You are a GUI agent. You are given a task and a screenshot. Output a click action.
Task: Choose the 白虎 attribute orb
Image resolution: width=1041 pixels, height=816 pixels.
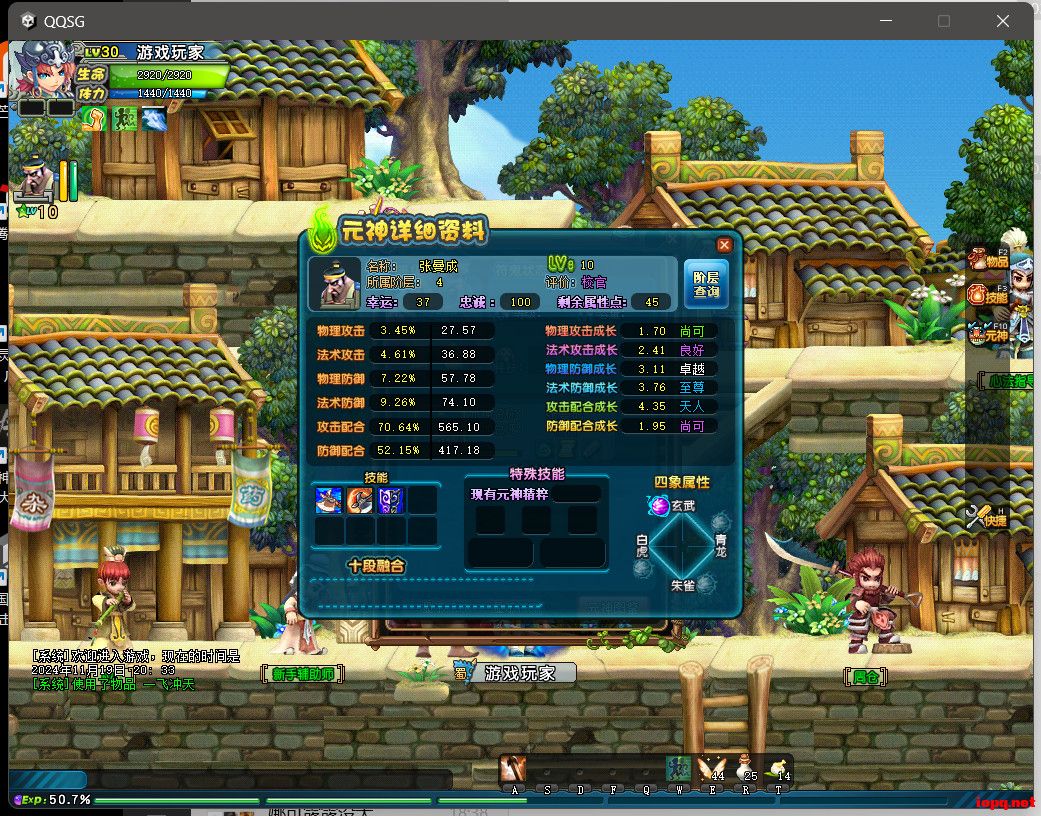643,568
